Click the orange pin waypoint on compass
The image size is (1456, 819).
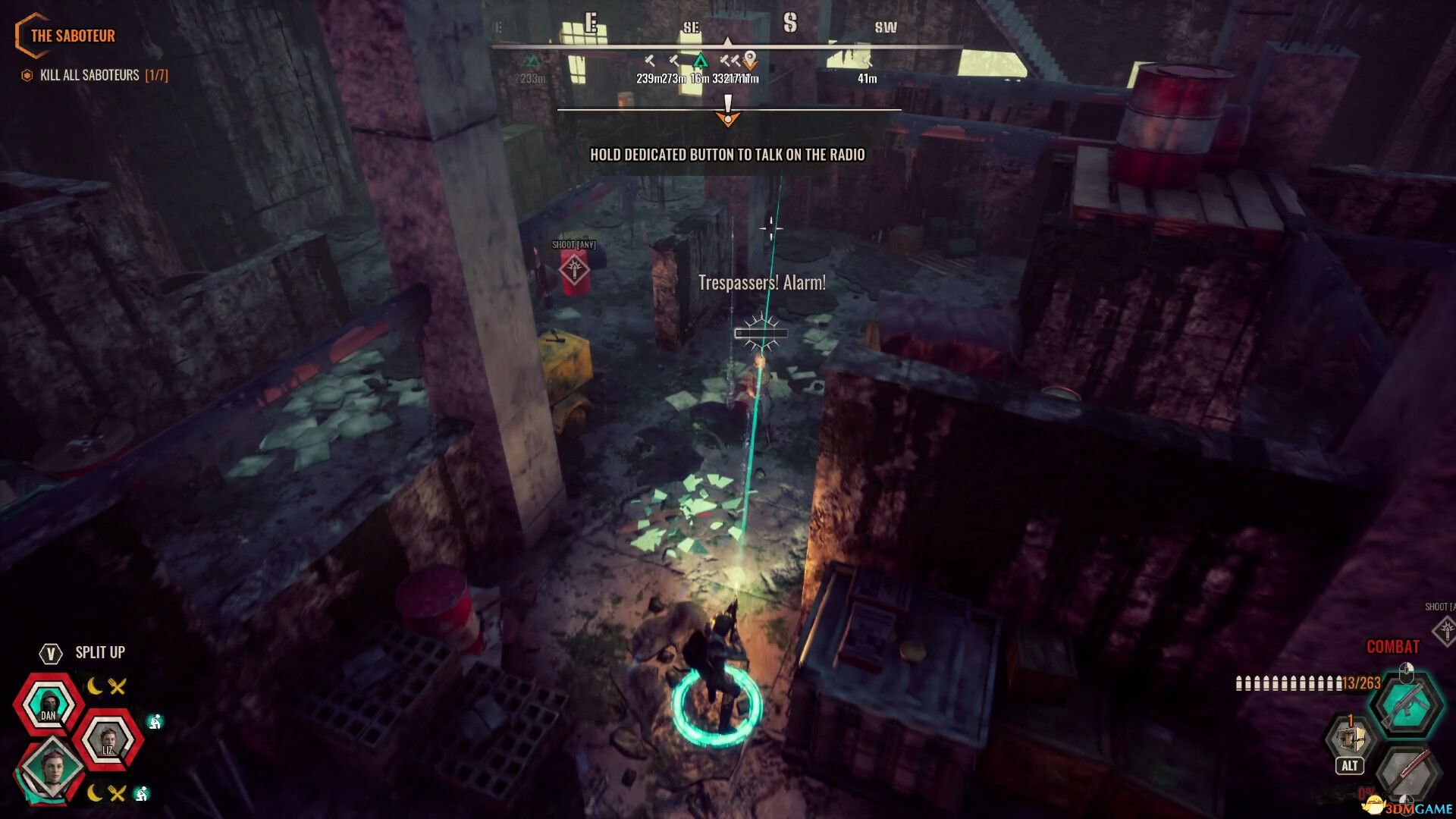coord(750,59)
